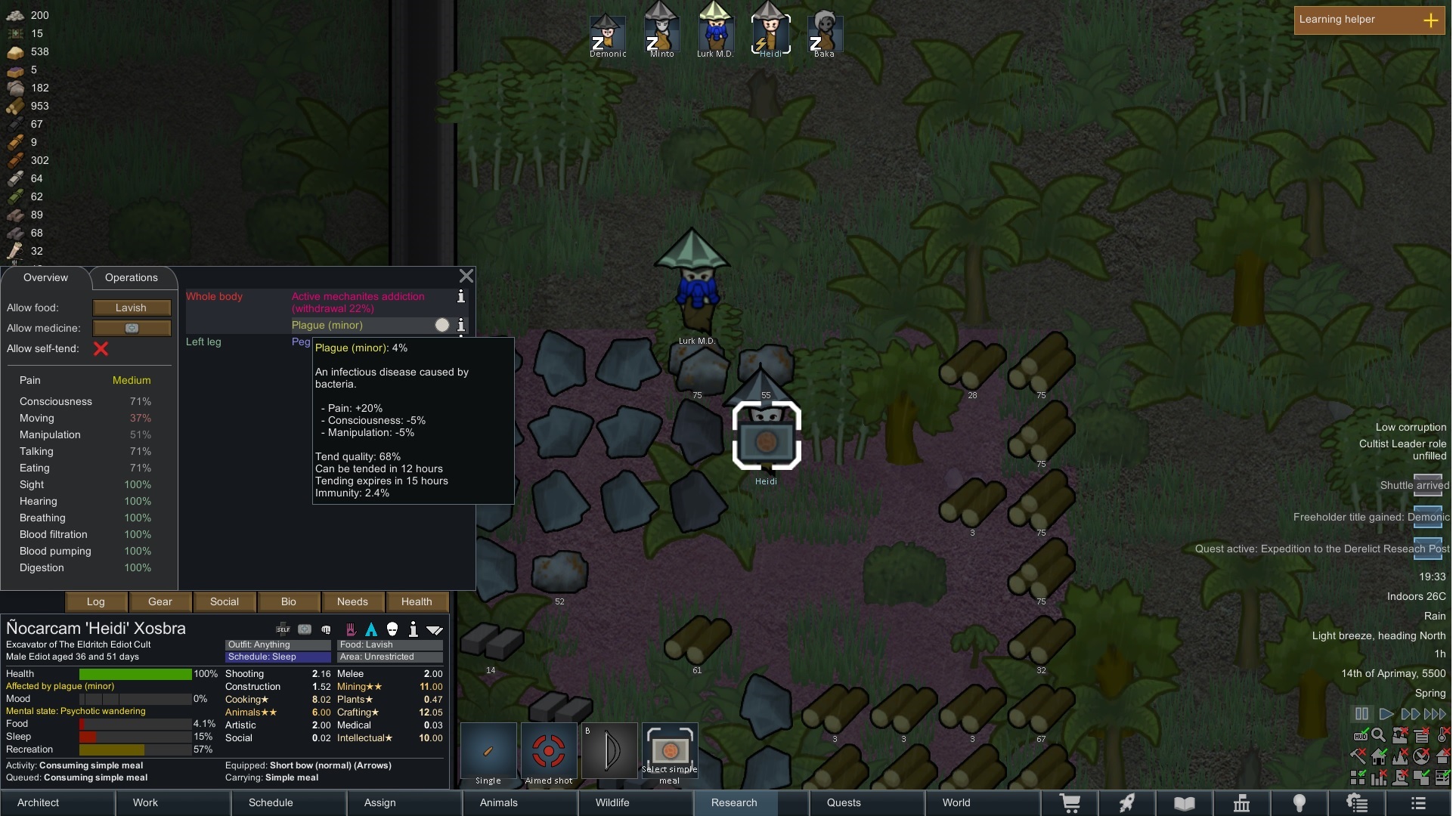Open the Needs tab
The width and height of the screenshot is (1456, 816).
tap(352, 602)
